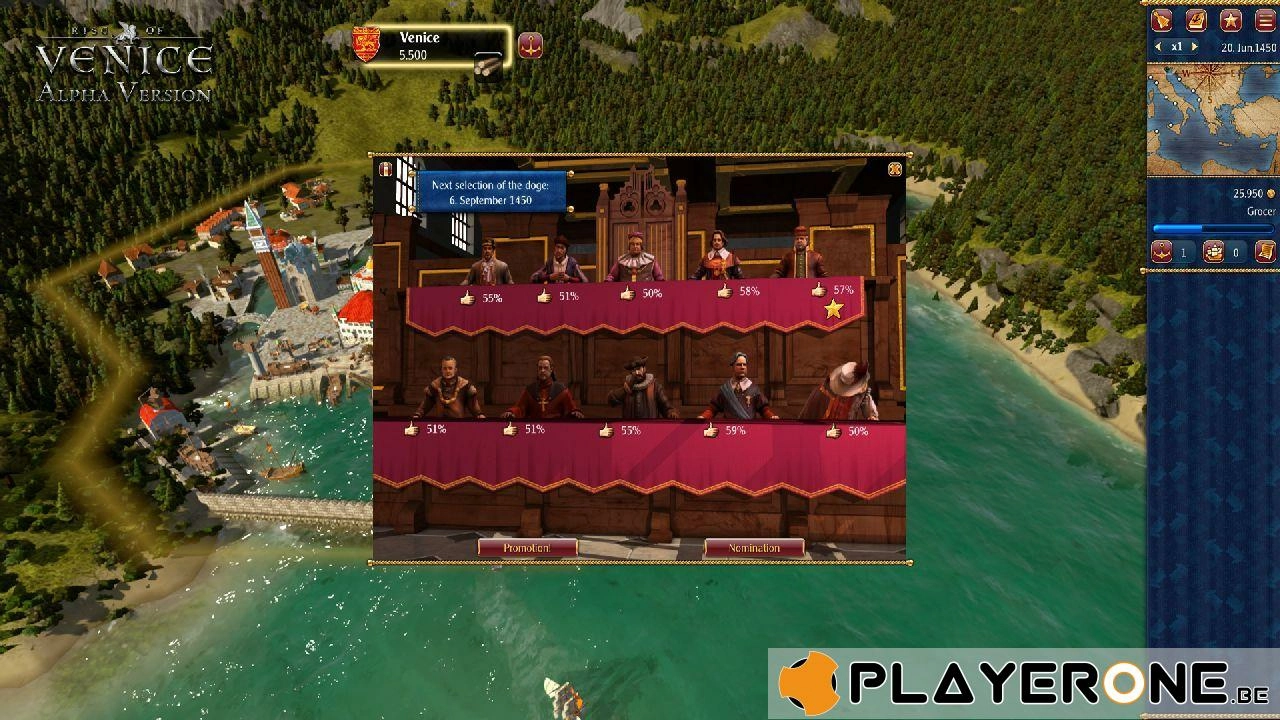Click the small book icon in dialog corner
Screen dimensions: 1280x720
click(385, 170)
